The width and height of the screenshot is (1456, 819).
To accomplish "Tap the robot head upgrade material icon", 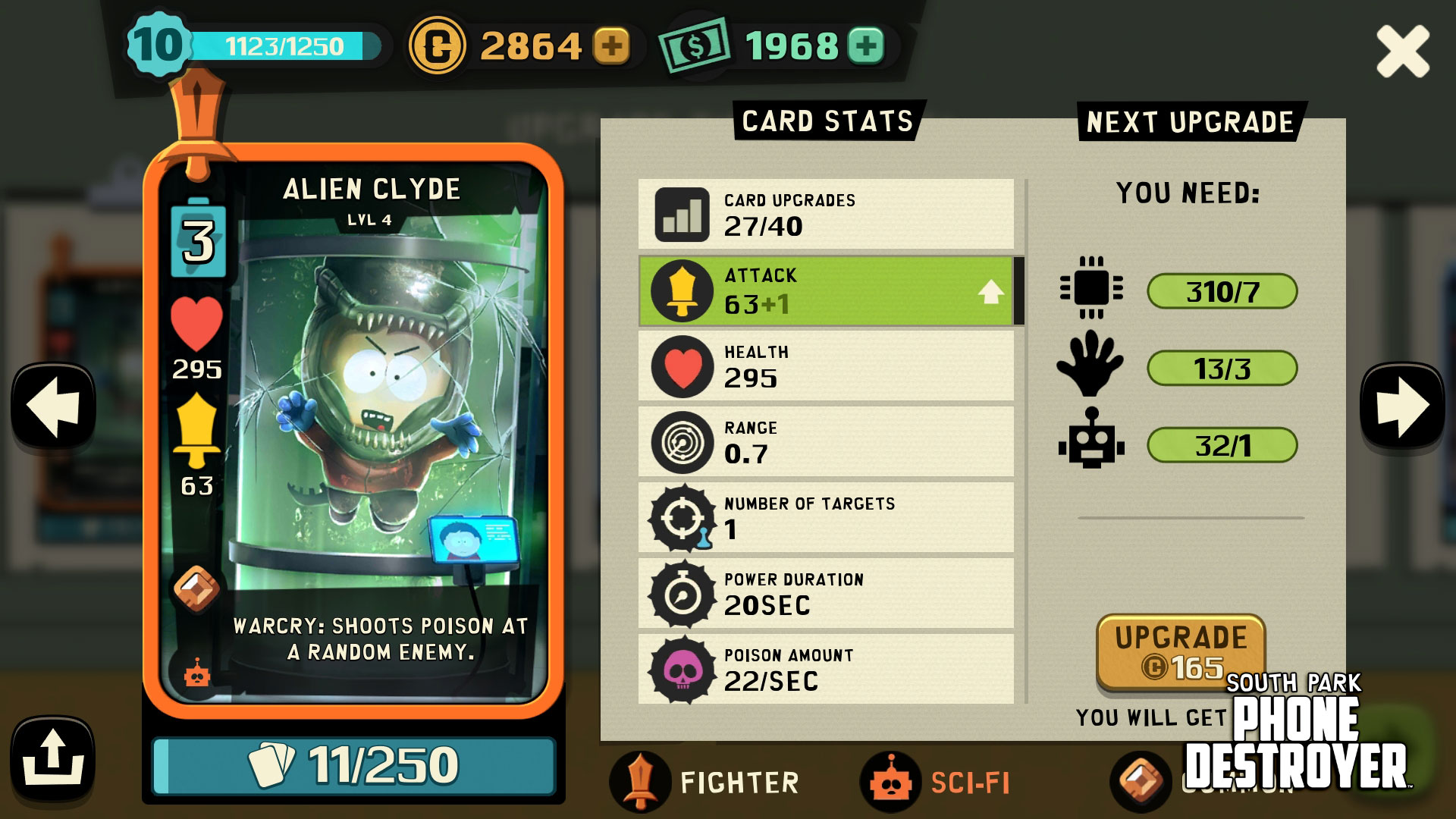I will point(1091,441).
